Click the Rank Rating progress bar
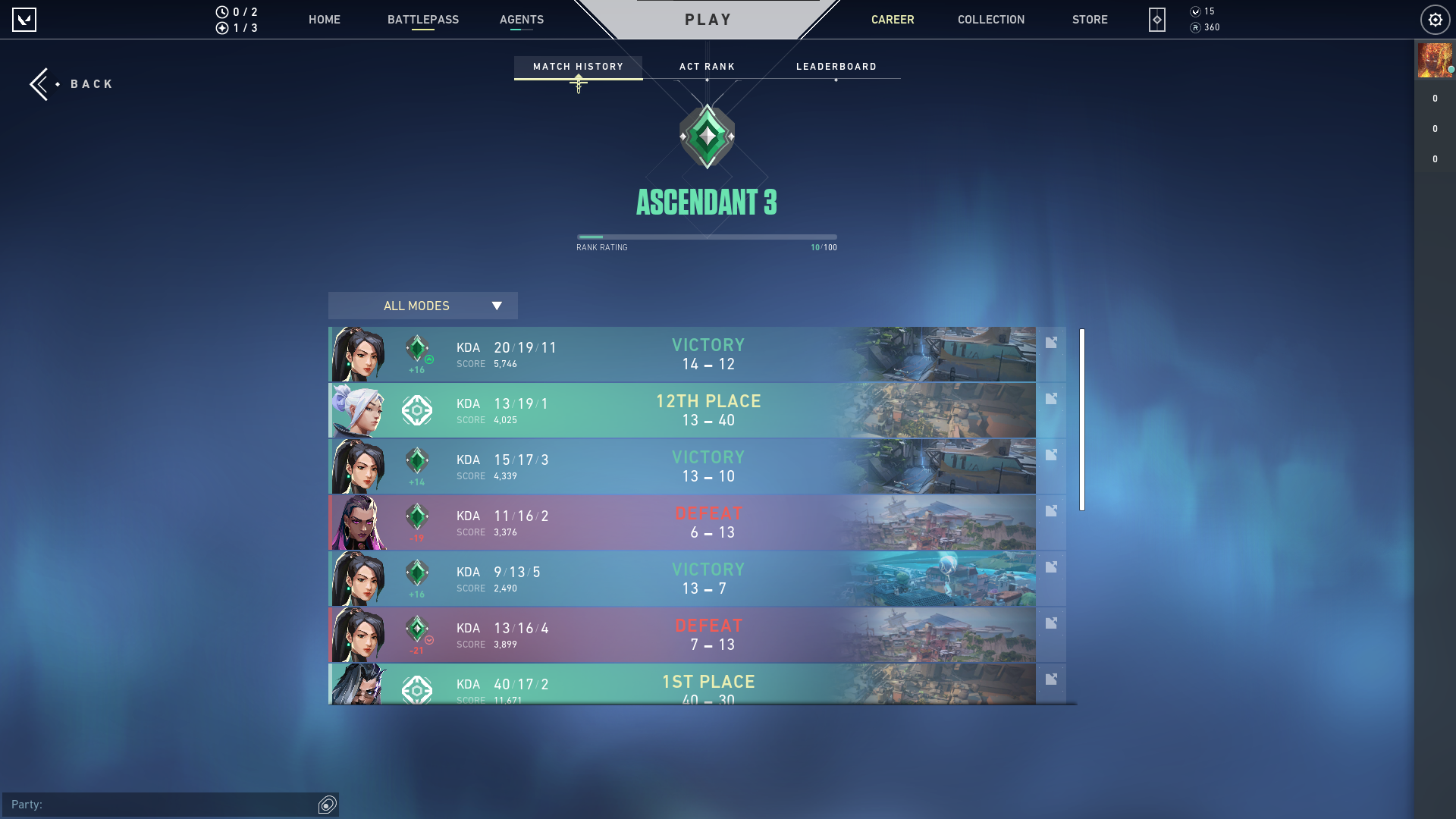 707,236
